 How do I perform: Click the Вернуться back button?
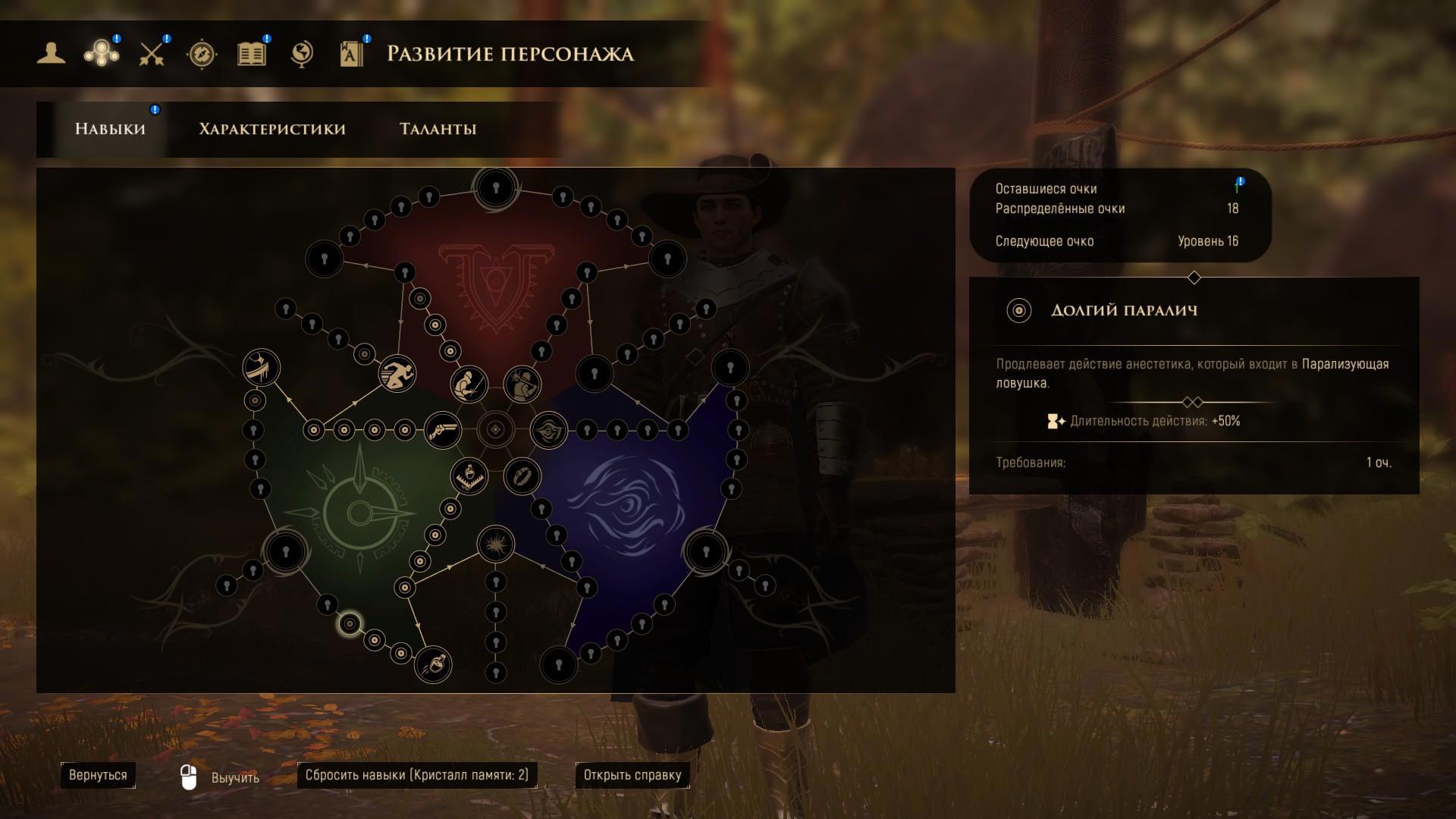click(98, 775)
